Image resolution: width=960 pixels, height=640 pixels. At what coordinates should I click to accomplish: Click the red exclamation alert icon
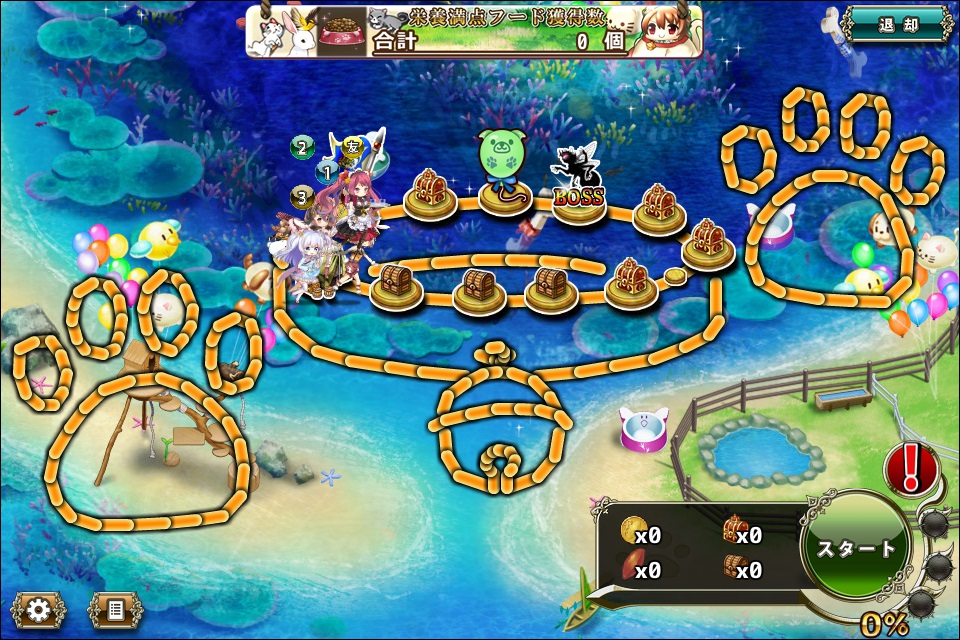(x=911, y=467)
